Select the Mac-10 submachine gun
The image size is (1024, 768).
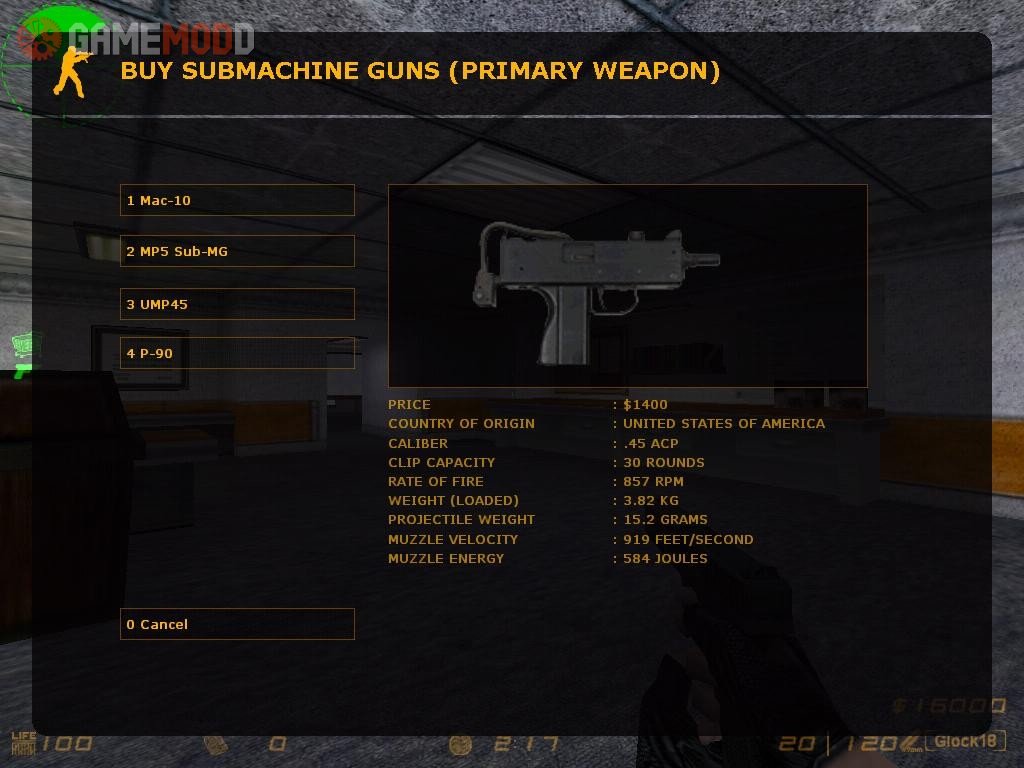click(x=237, y=200)
